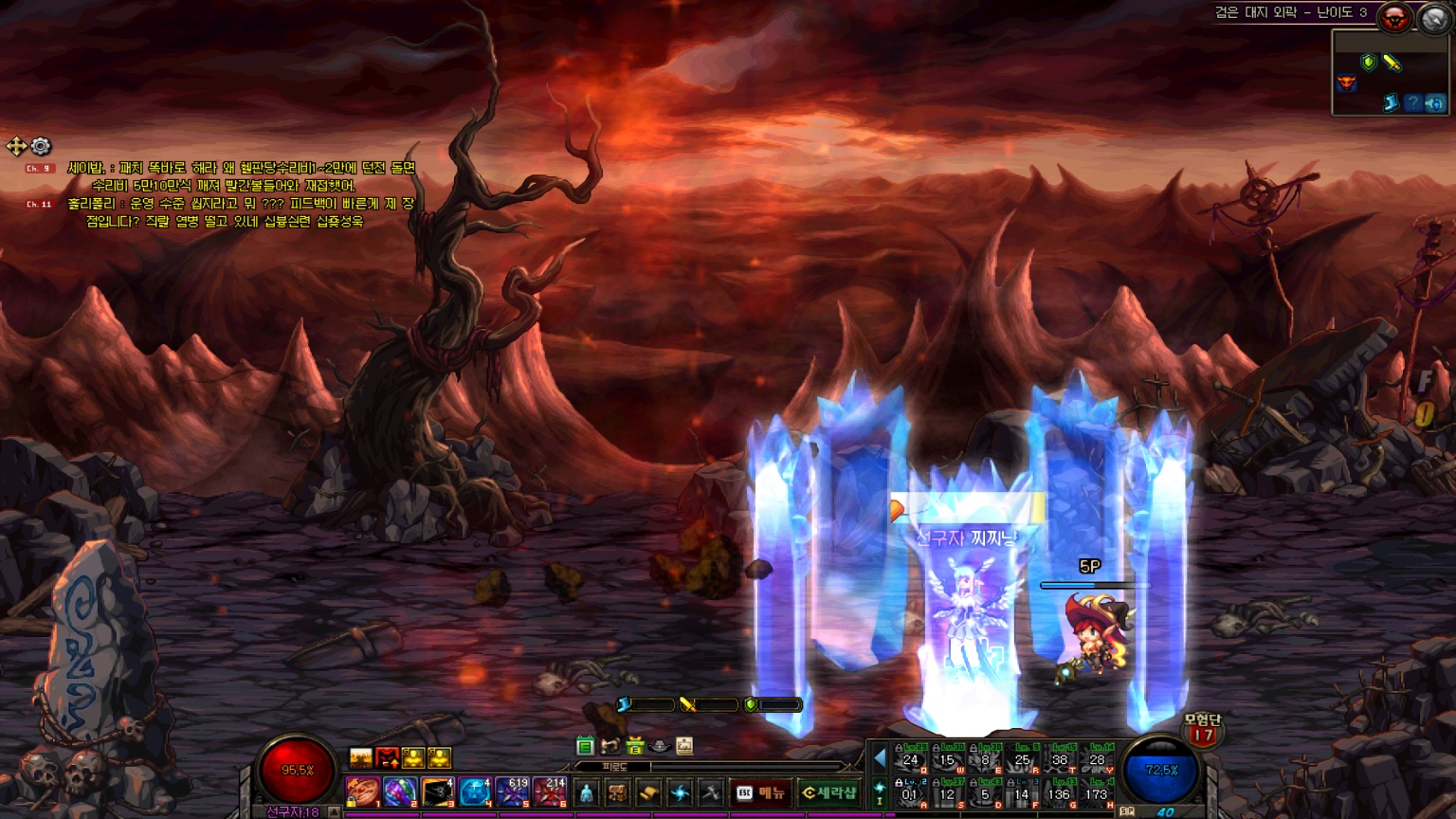Open the blue swirl skill menu icon
Image resolution: width=1456 pixels, height=819 pixels.
680,792
